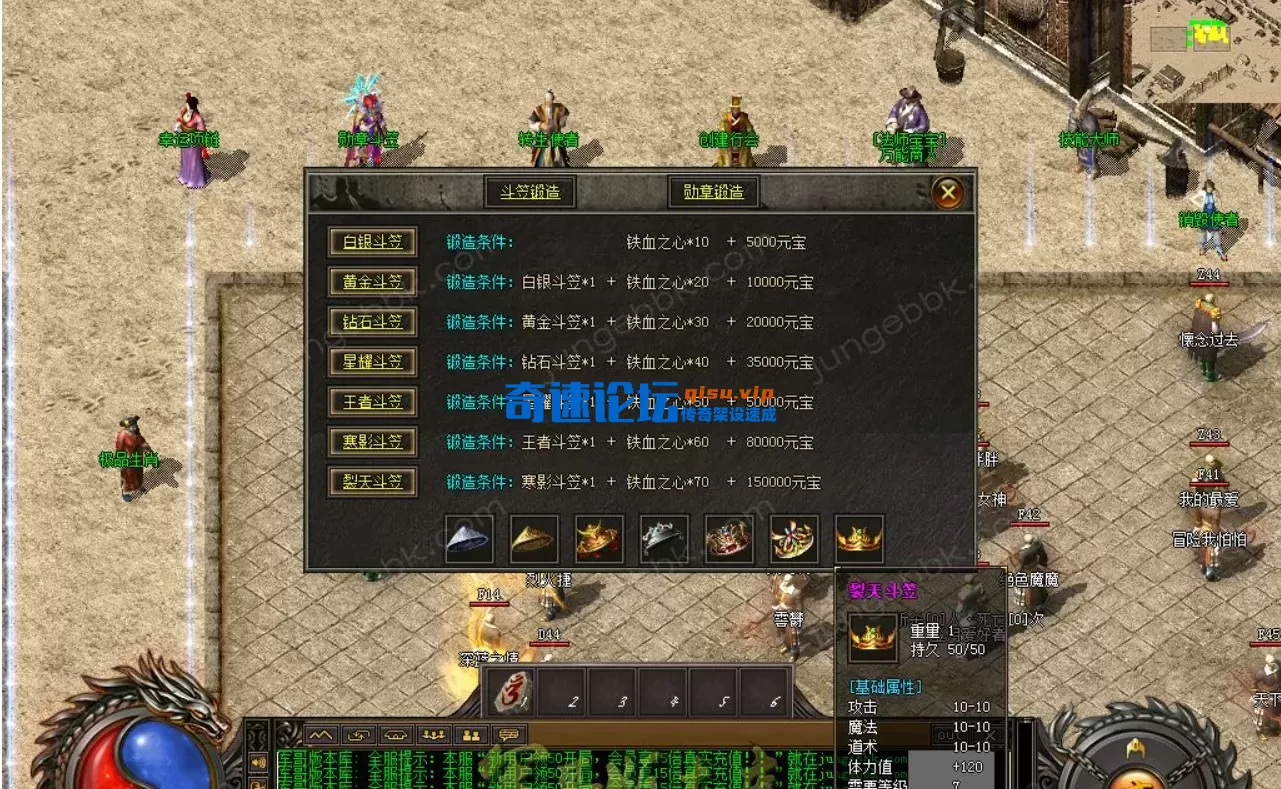Image resolution: width=1281 pixels, height=789 pixels.
Task: Switch to the 勋章锻造 tab
Action: 713,192
